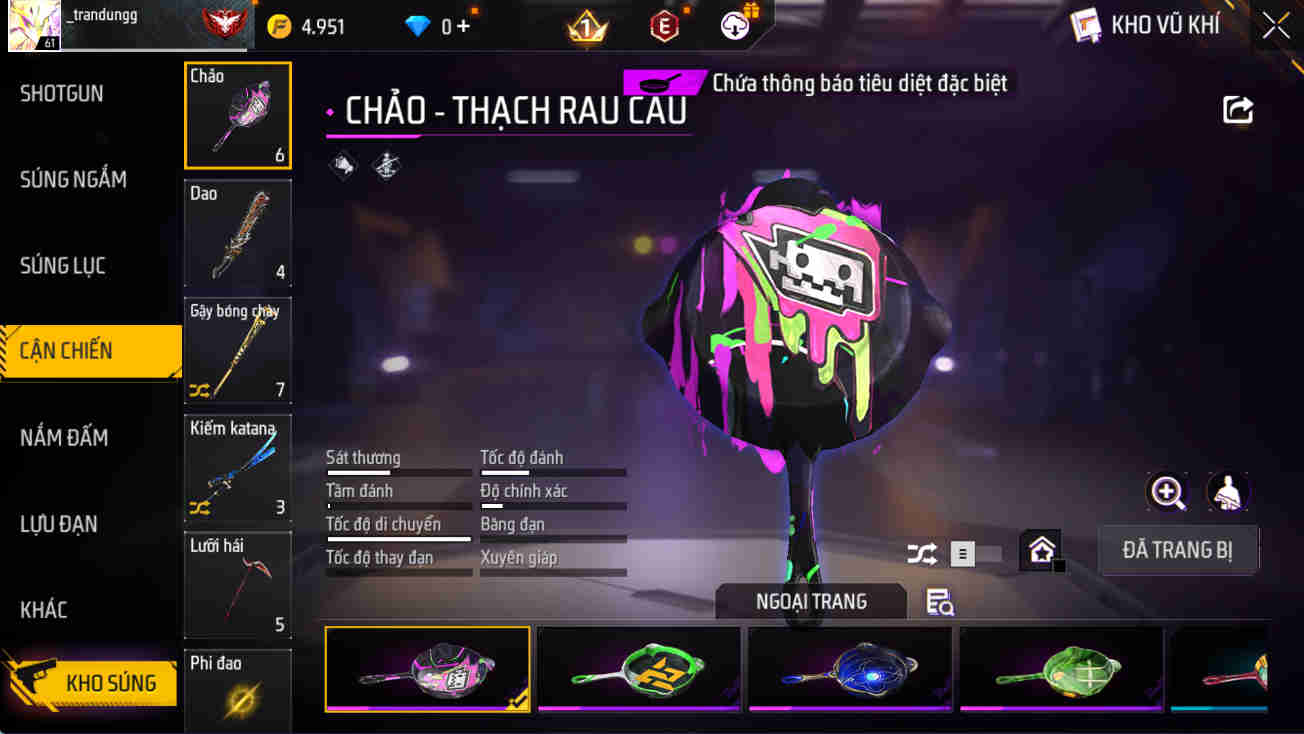Switch to the NGOẠI TRANG tab
This screenshot has width=1304, height=734.
(811, 601)
